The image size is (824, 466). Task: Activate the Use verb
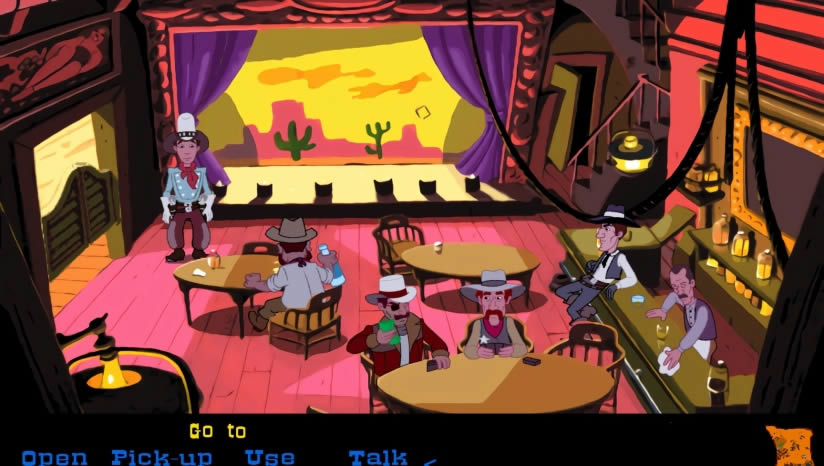(x=270, y=458)
